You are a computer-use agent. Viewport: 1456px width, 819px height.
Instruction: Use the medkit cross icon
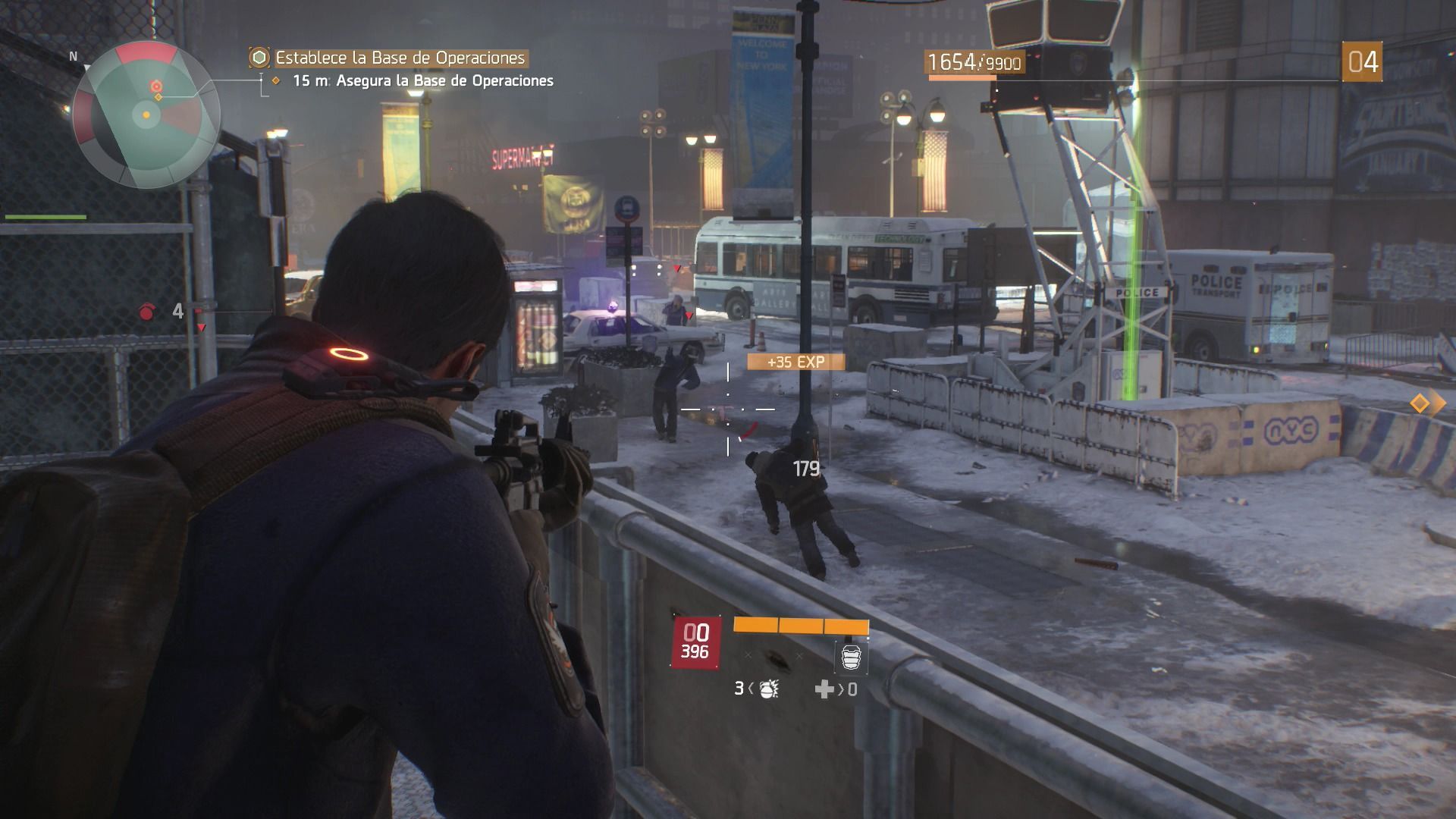coord(824,689)
